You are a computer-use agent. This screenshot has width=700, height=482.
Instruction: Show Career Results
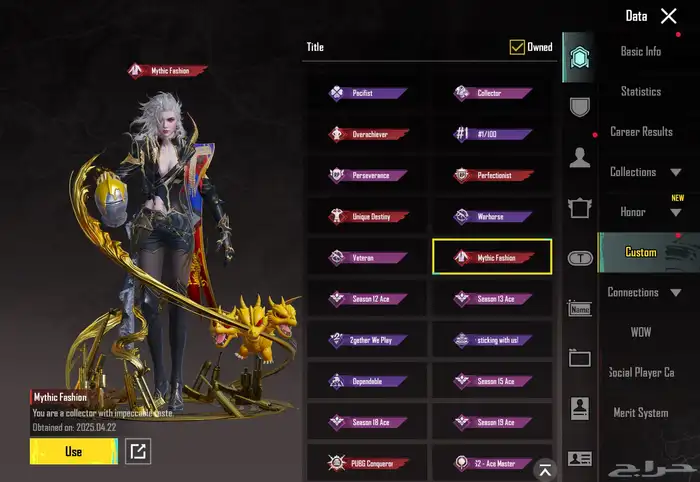(x=641, y=132)
